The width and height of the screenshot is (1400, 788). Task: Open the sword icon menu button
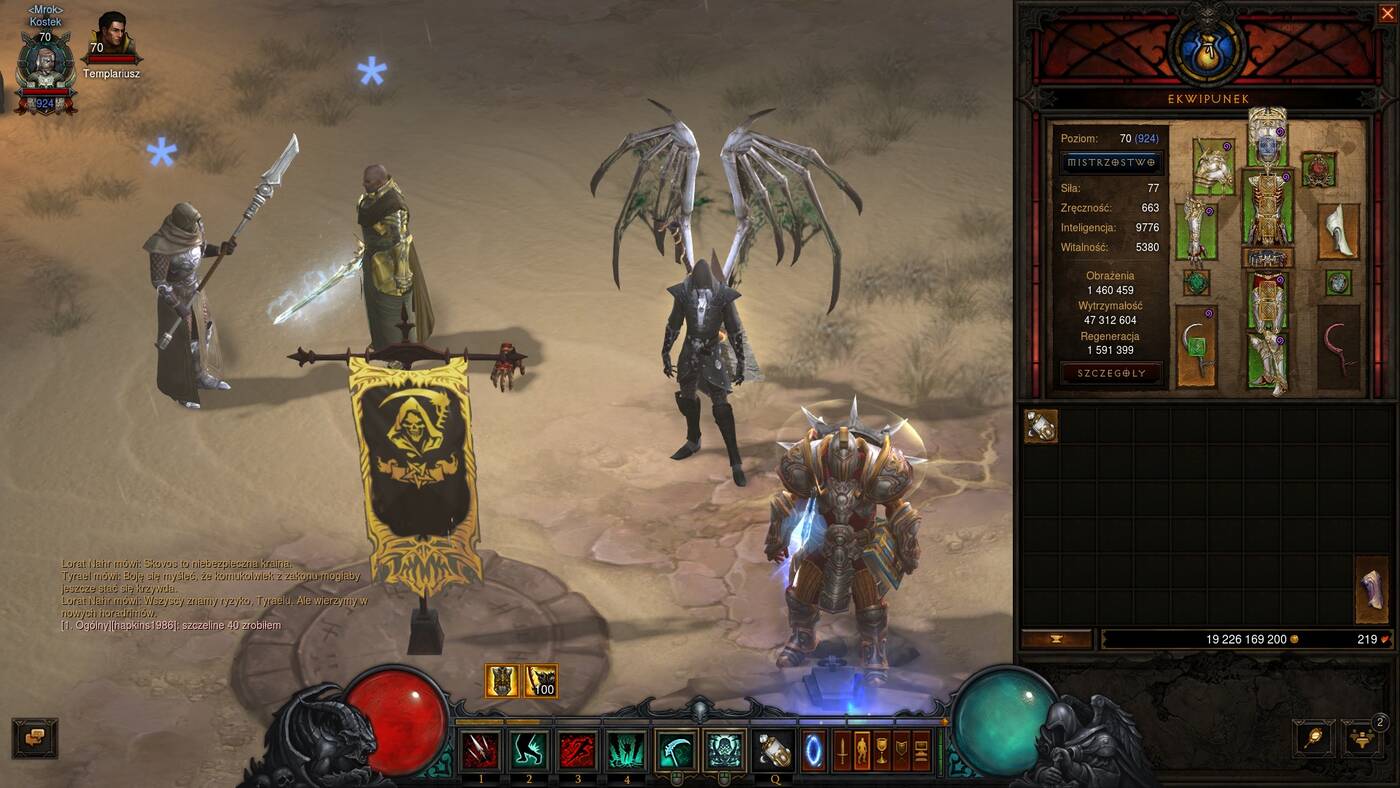click(842, 750)
